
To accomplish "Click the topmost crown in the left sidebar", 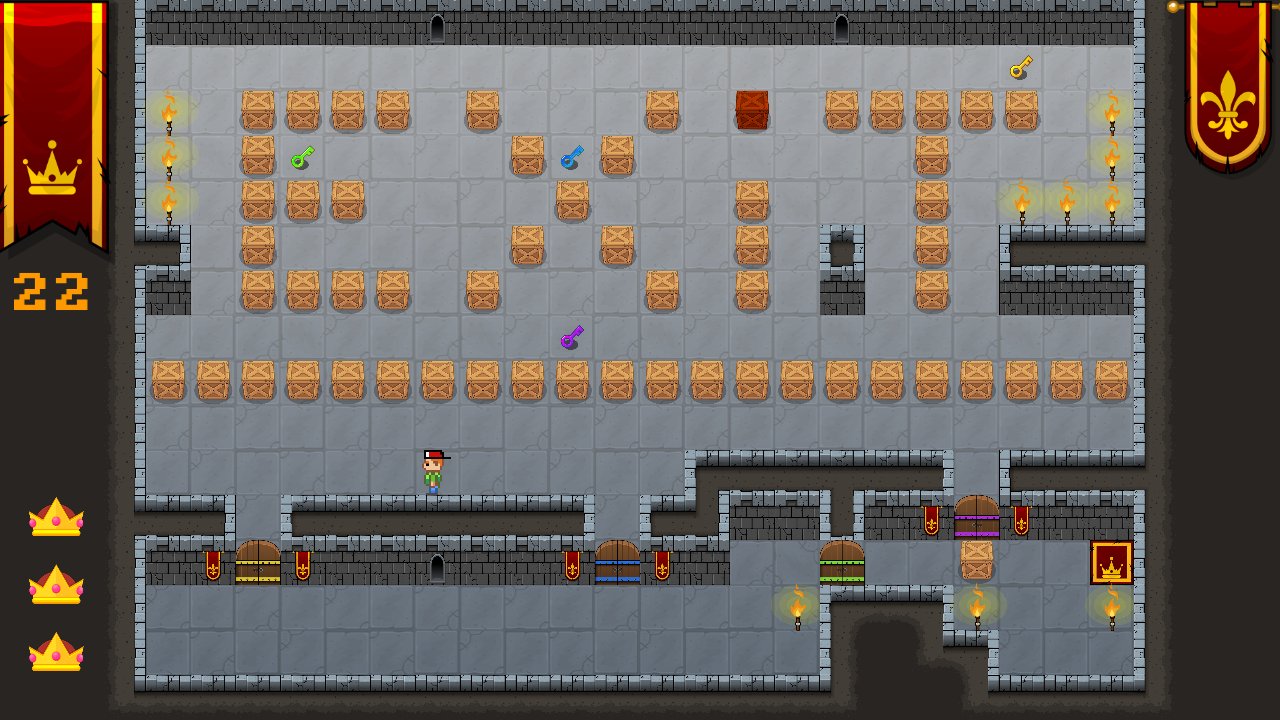I will coord(55,515).
